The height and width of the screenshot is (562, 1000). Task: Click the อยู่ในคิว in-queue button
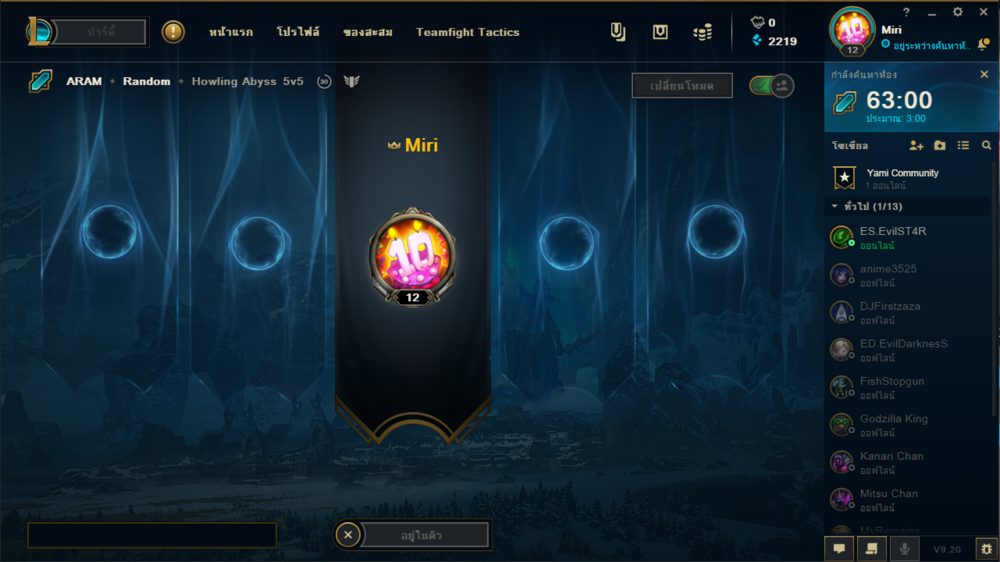click(422, 535)
